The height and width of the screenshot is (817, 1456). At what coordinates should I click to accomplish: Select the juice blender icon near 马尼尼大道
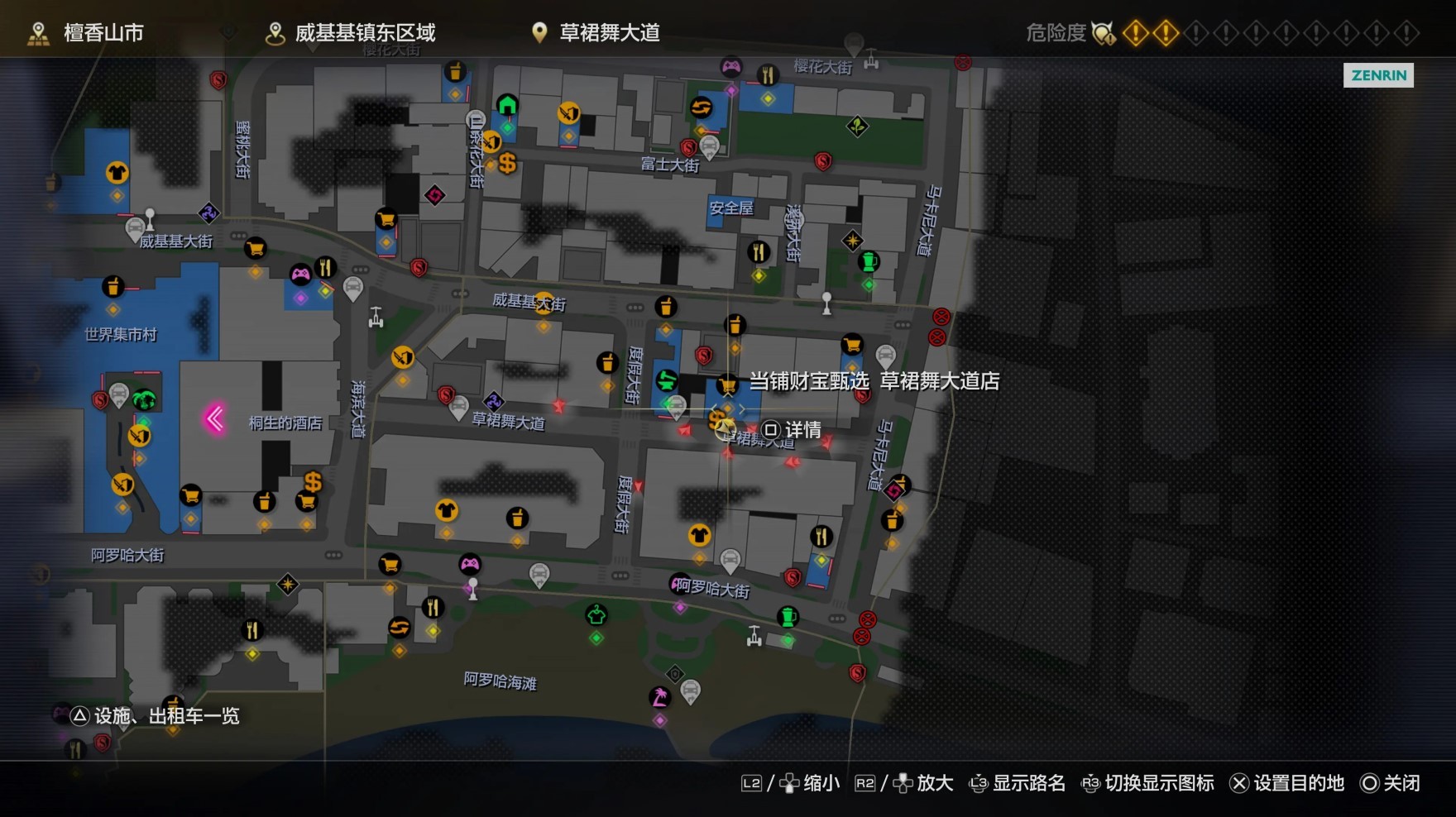coord(869,260)
